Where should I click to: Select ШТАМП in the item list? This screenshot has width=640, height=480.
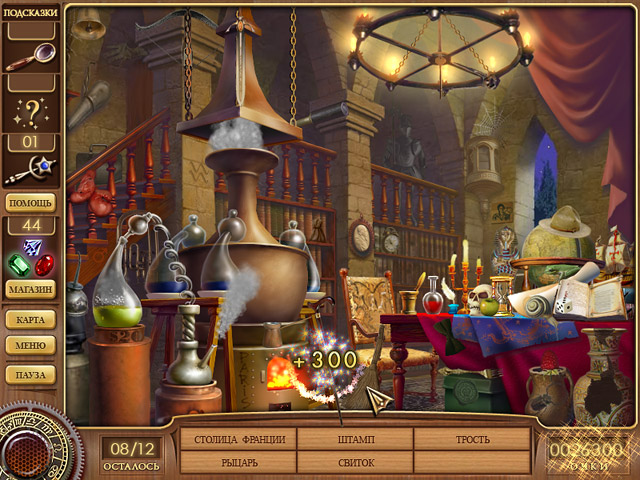point(356,439)
